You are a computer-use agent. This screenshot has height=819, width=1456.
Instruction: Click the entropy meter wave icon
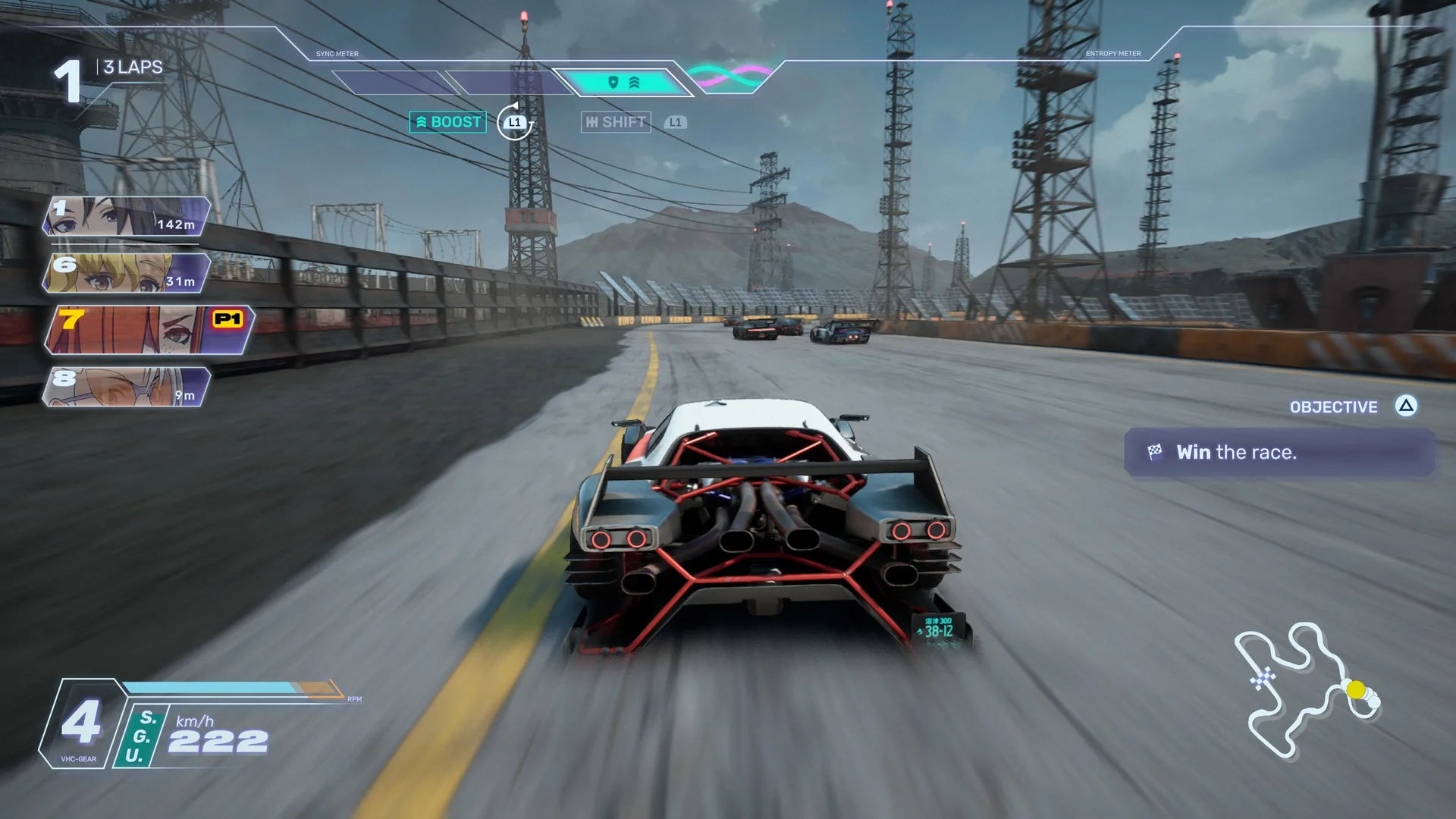[730, 76]
